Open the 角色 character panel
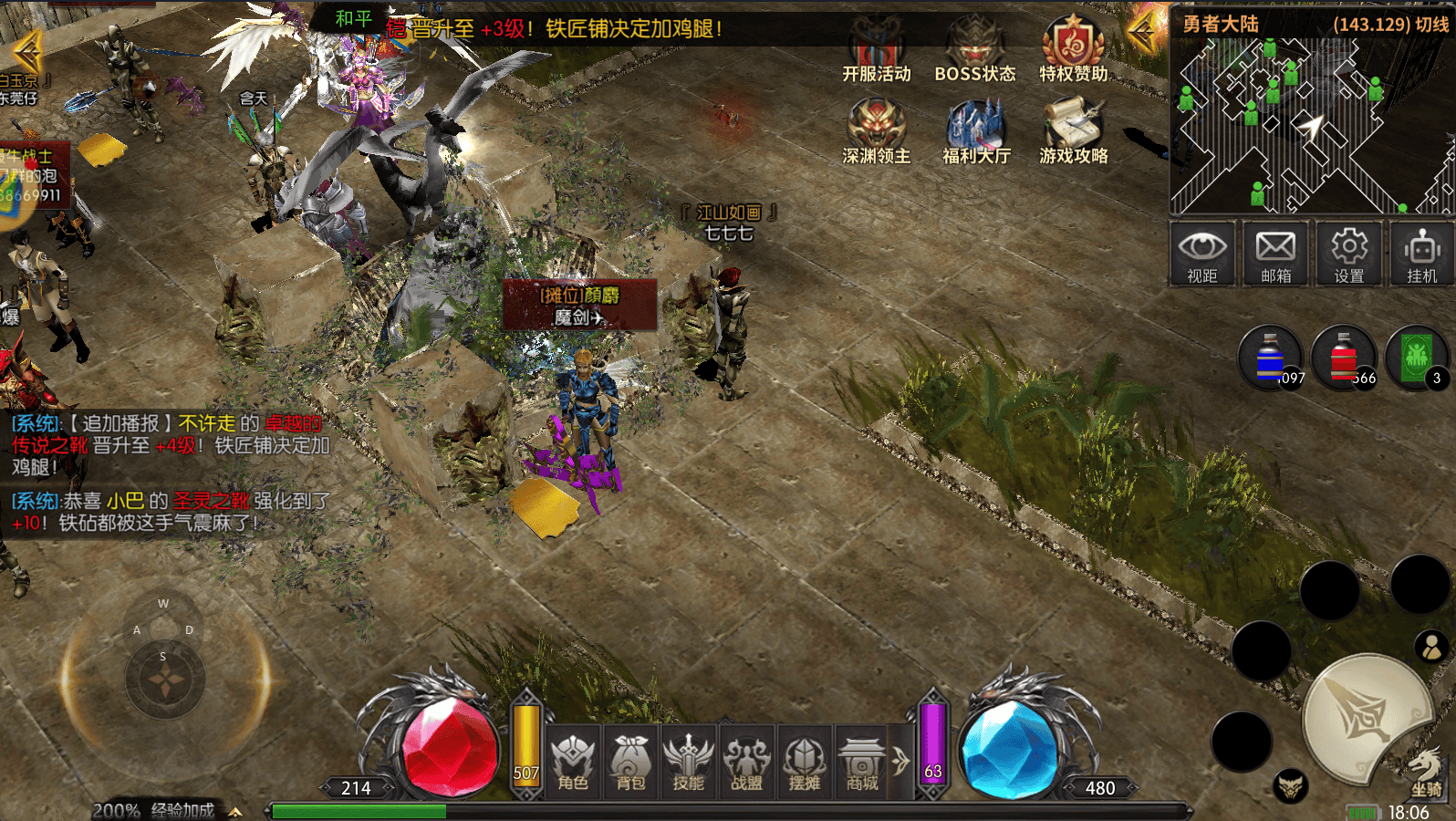 click(x=573, y=763)
